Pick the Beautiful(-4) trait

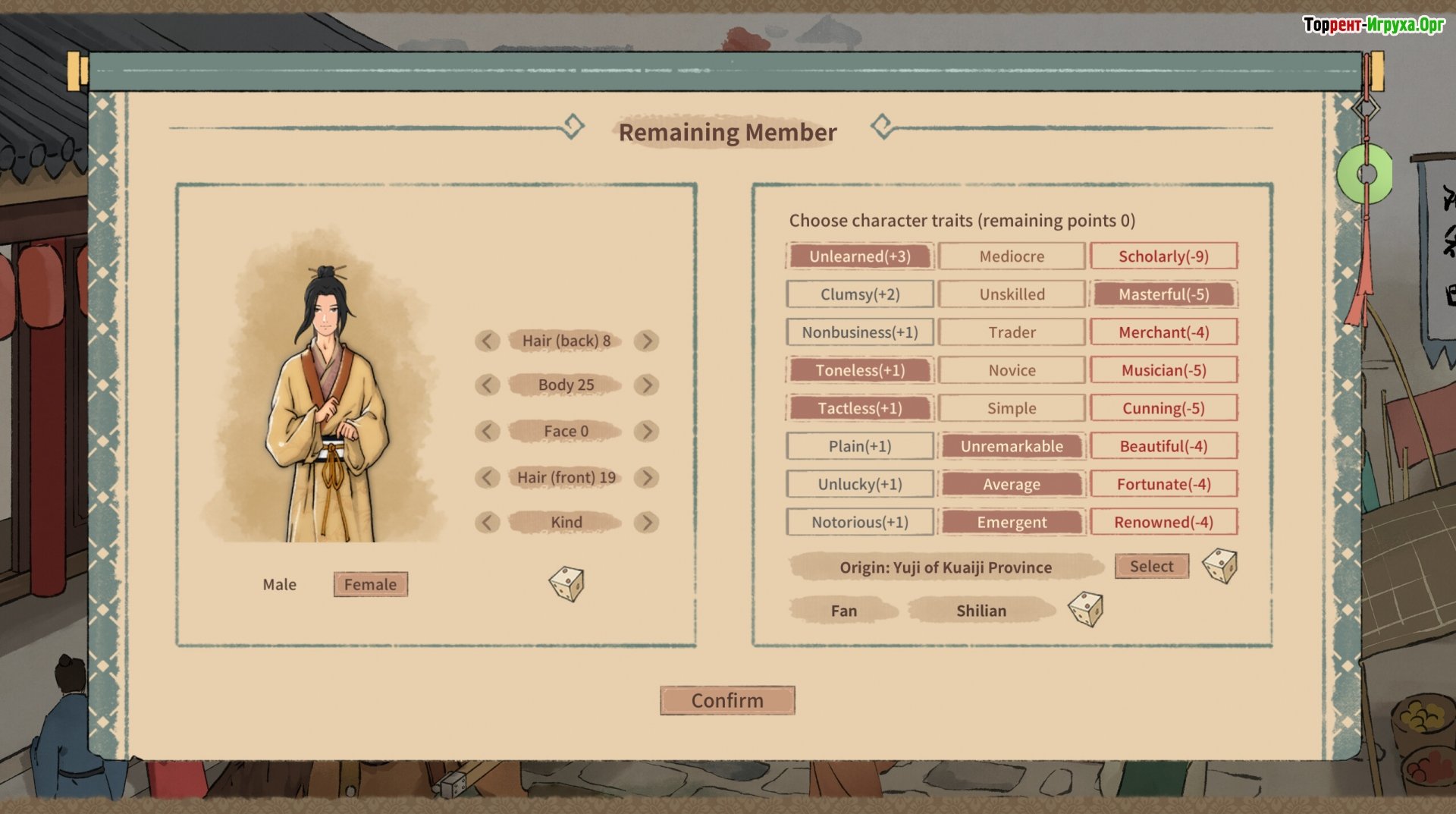(1163, 446)
